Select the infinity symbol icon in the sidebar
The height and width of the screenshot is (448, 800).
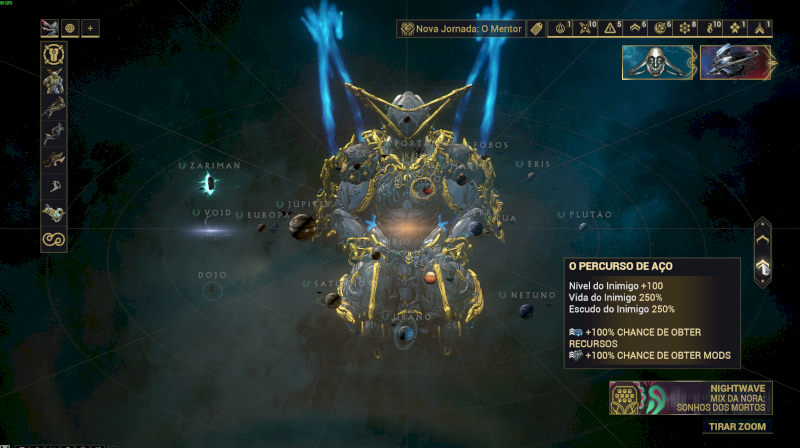(53, 238)
